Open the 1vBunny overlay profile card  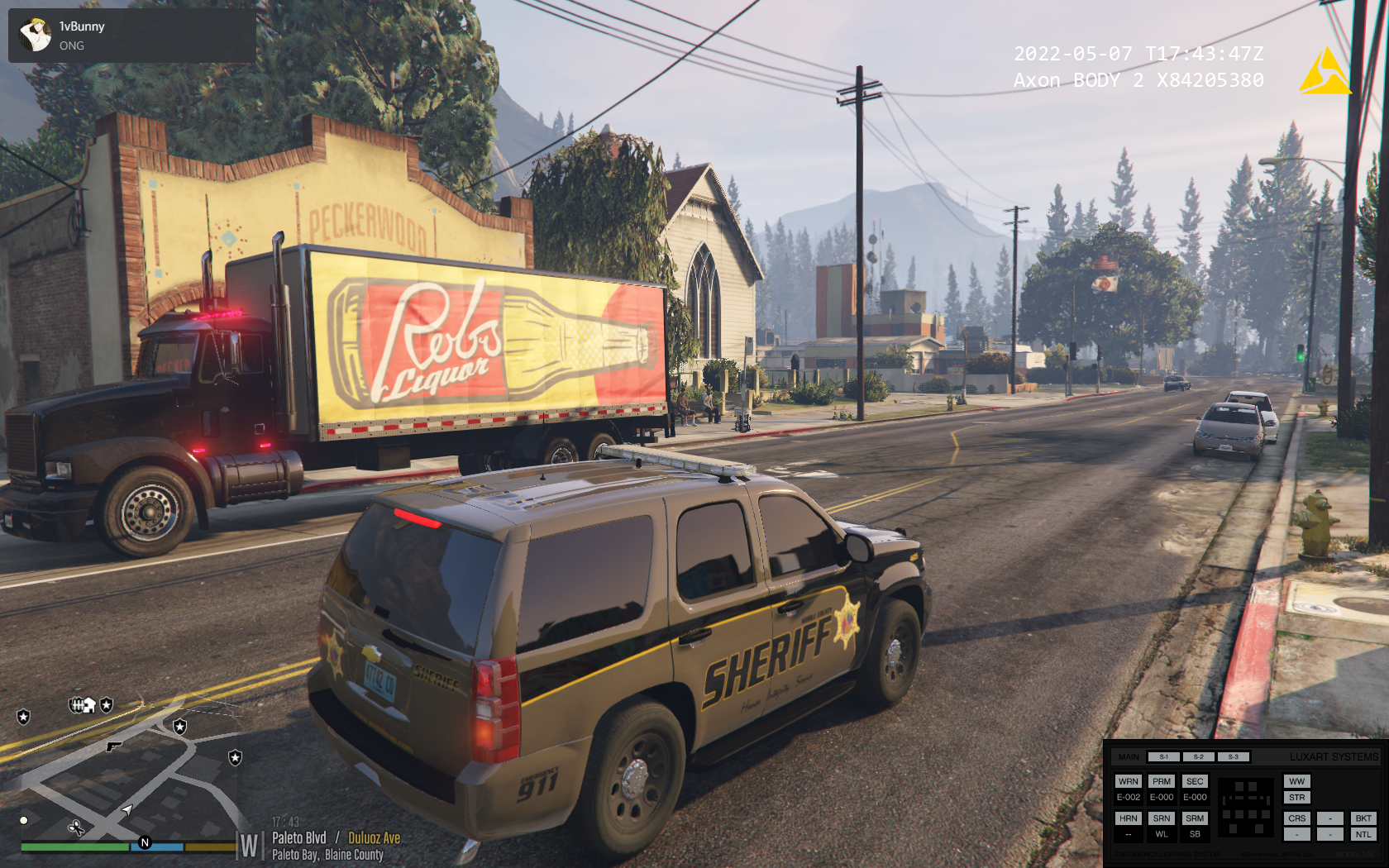pyautogui.click(x=132, y=36)
